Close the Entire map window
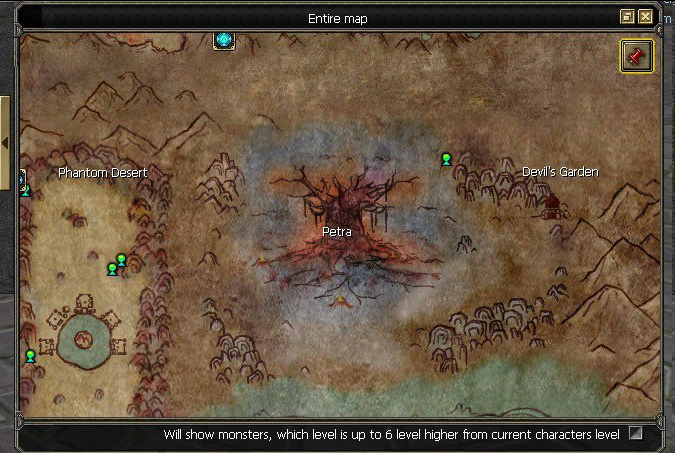Screen dimensions: 675x453 [645, 17]
